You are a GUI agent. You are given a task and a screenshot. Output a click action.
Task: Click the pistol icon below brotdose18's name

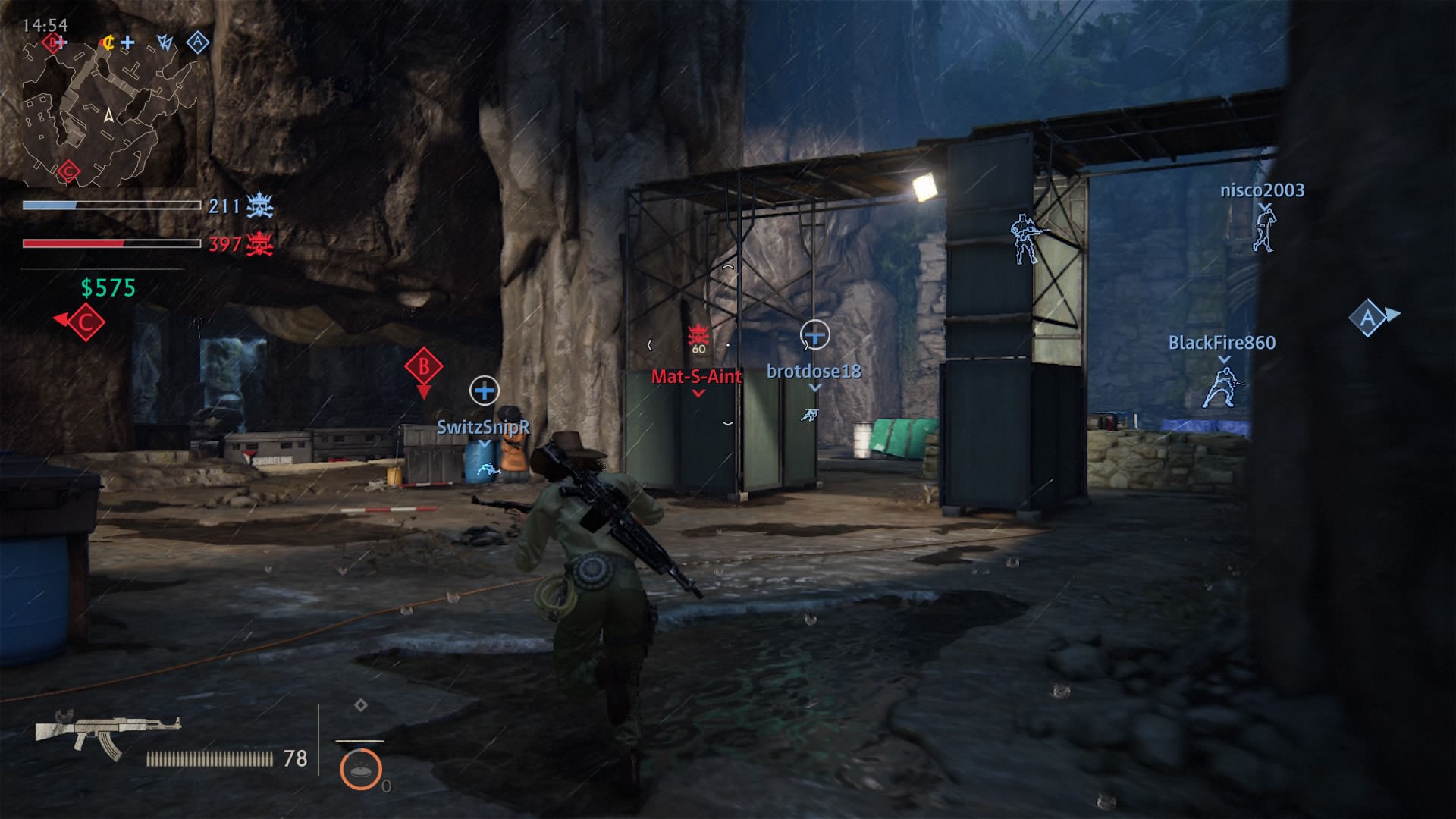(x=808, y=416)
